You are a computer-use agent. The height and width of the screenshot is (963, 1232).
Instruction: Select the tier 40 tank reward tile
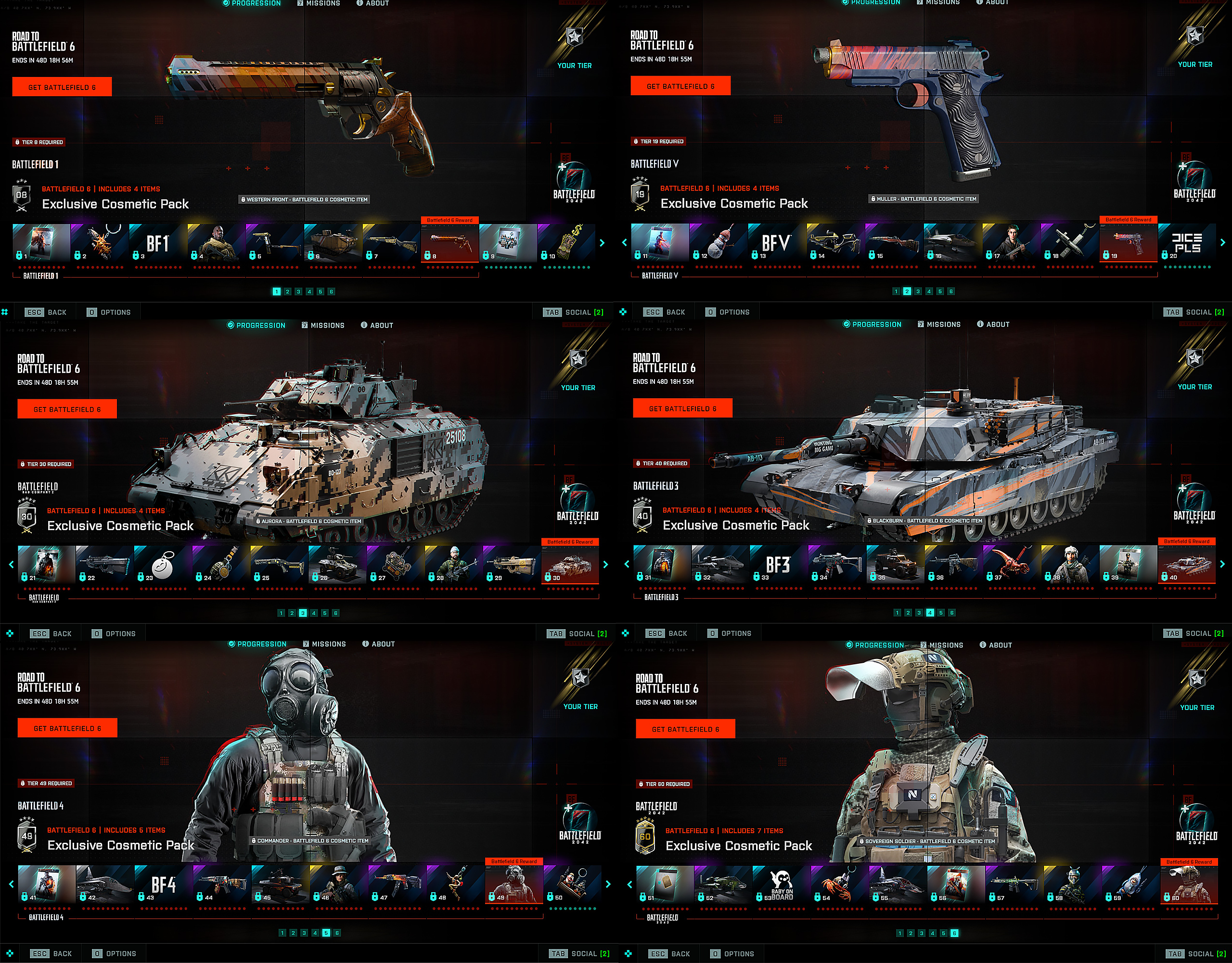(1186, 564)
